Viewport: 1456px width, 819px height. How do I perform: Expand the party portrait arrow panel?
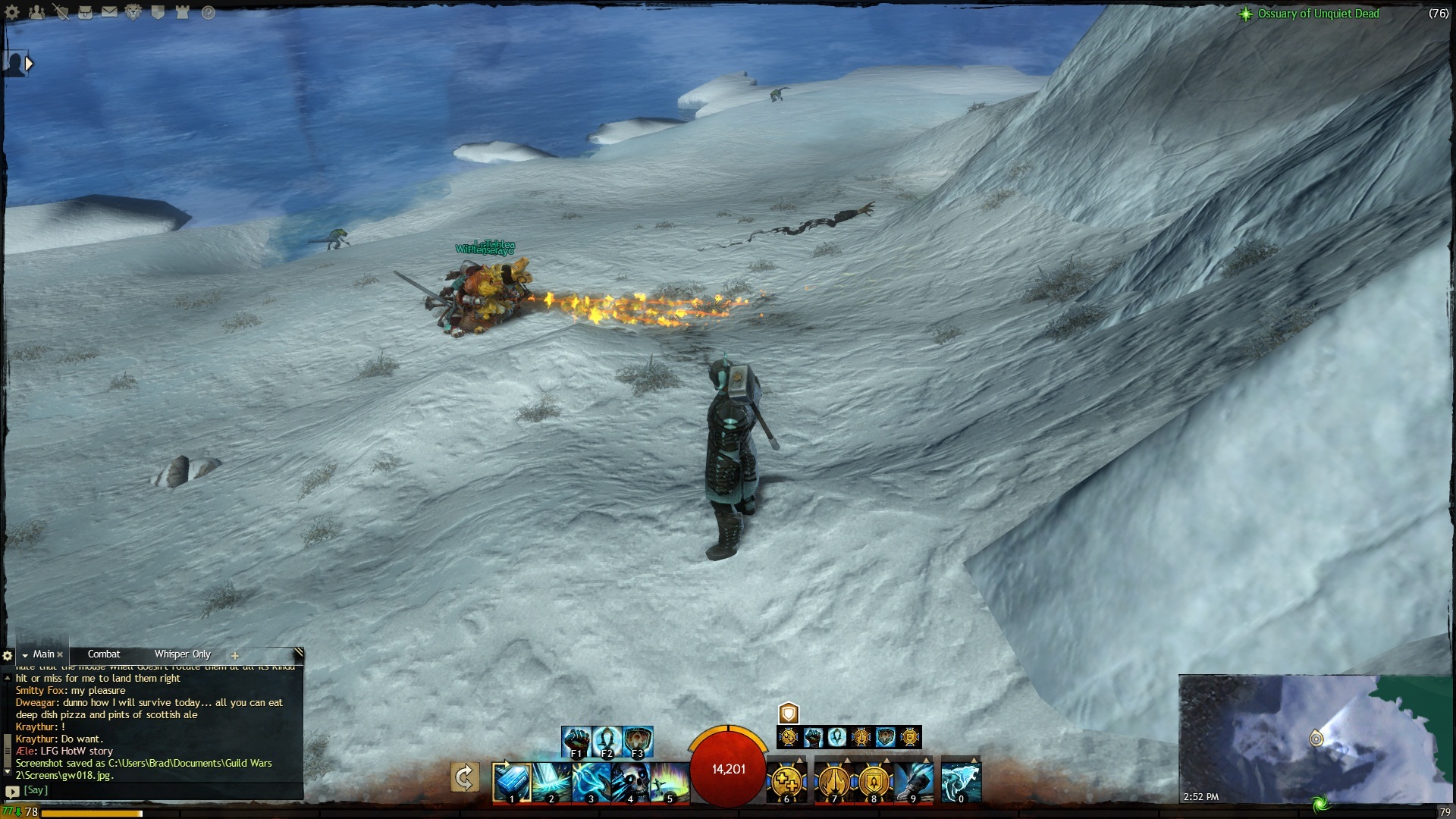point(29,64)
